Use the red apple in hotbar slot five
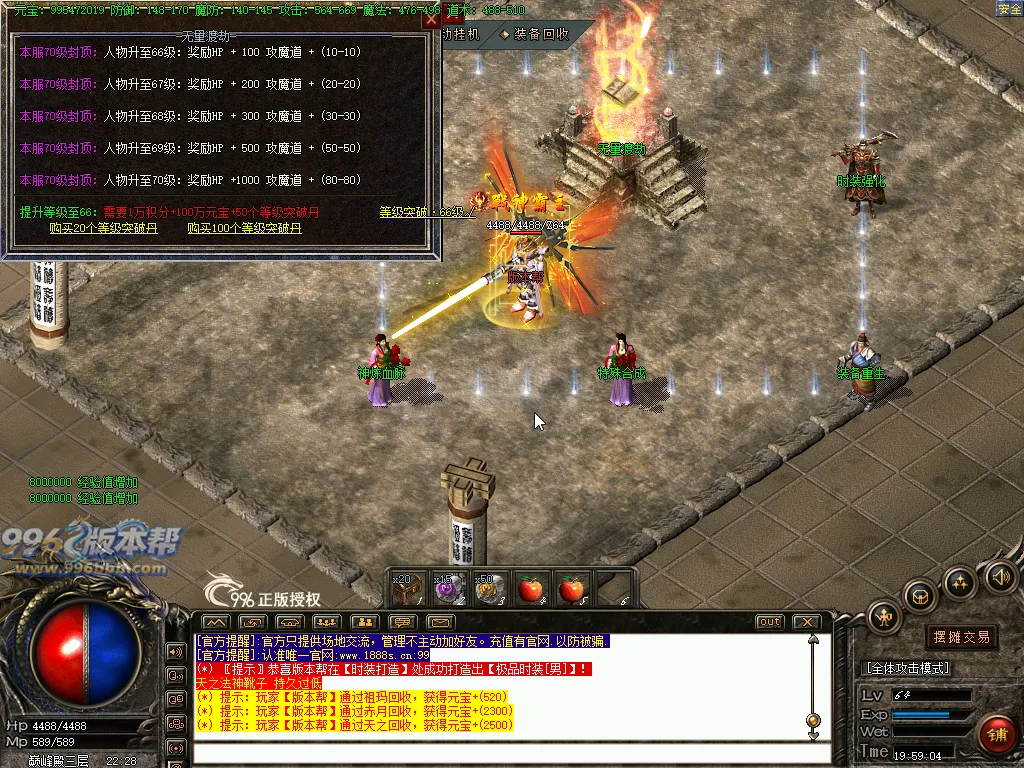Image resolution: width=1024 pixels, height=768 pixels. (572, 589)
